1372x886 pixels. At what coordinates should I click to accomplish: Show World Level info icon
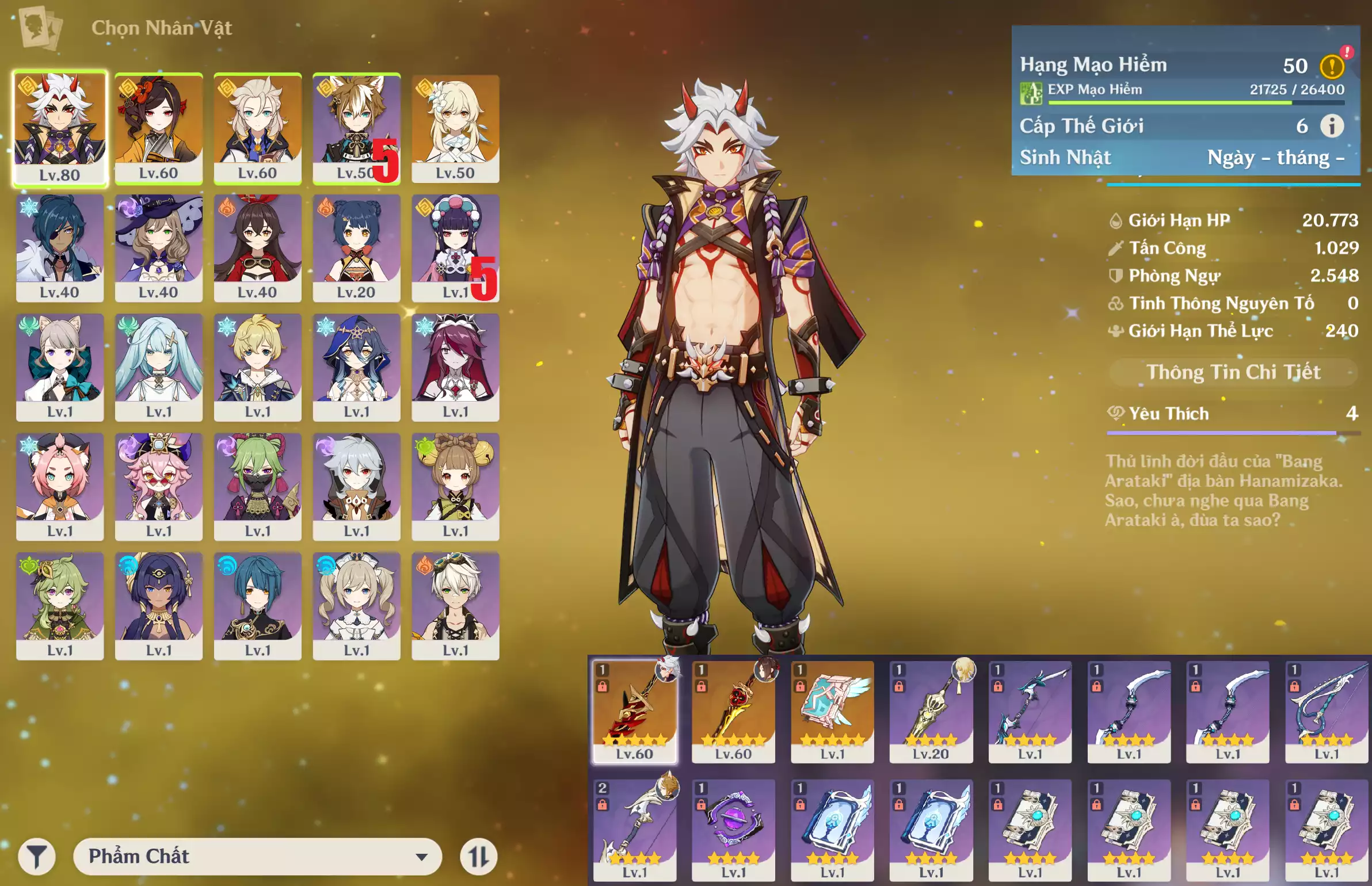coord(1332,126)
